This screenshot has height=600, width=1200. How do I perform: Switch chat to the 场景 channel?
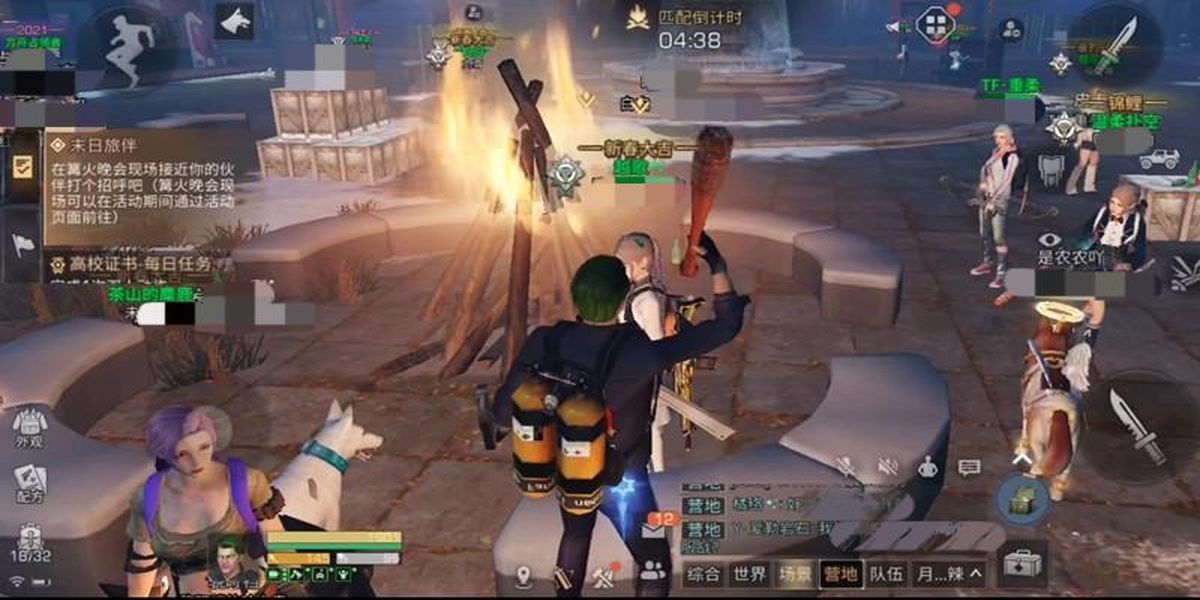[796, 574]
